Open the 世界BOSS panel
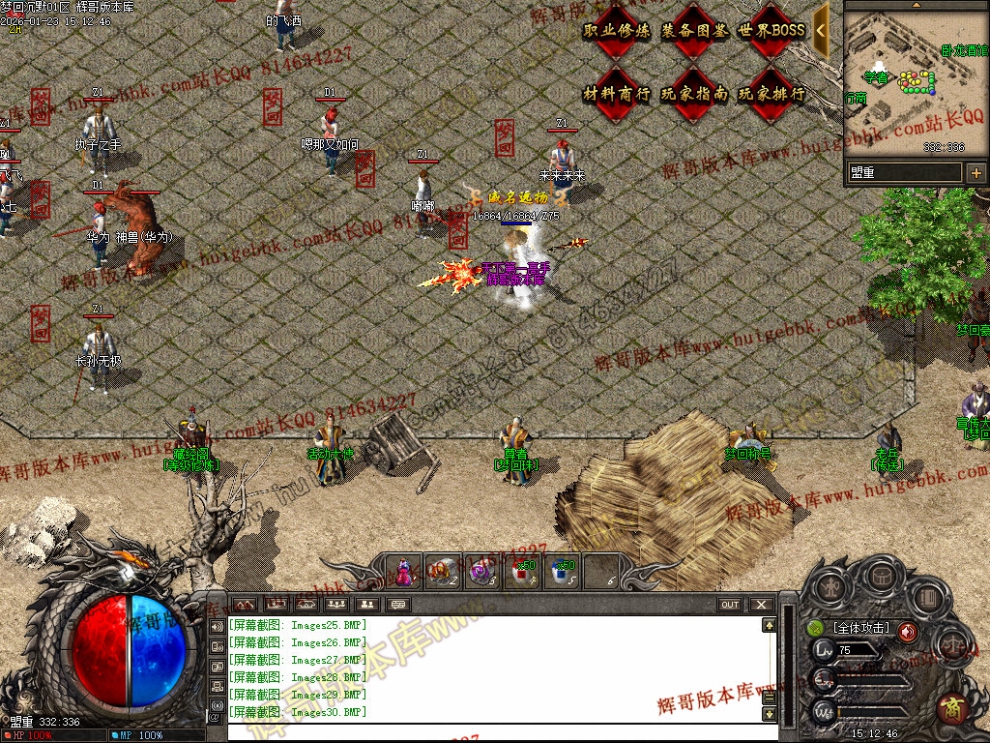This screenshot has height=743, width=990. tap(771, 31)
